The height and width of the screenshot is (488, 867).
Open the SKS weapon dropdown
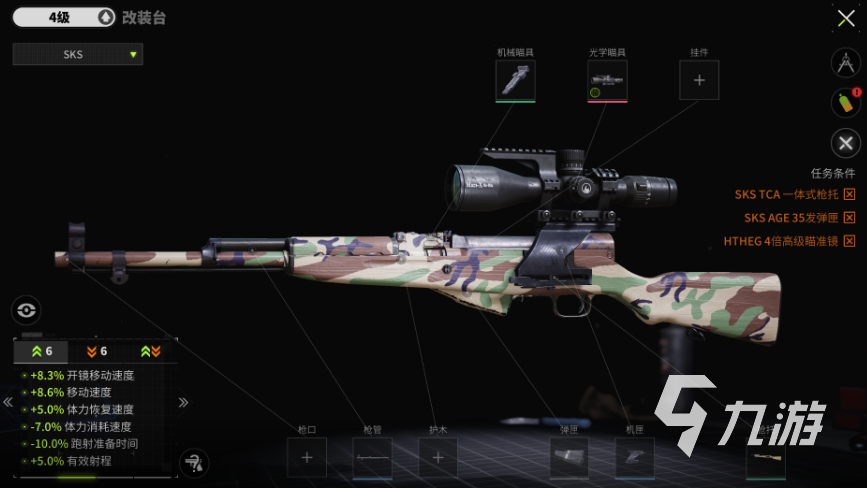[78, 54]
